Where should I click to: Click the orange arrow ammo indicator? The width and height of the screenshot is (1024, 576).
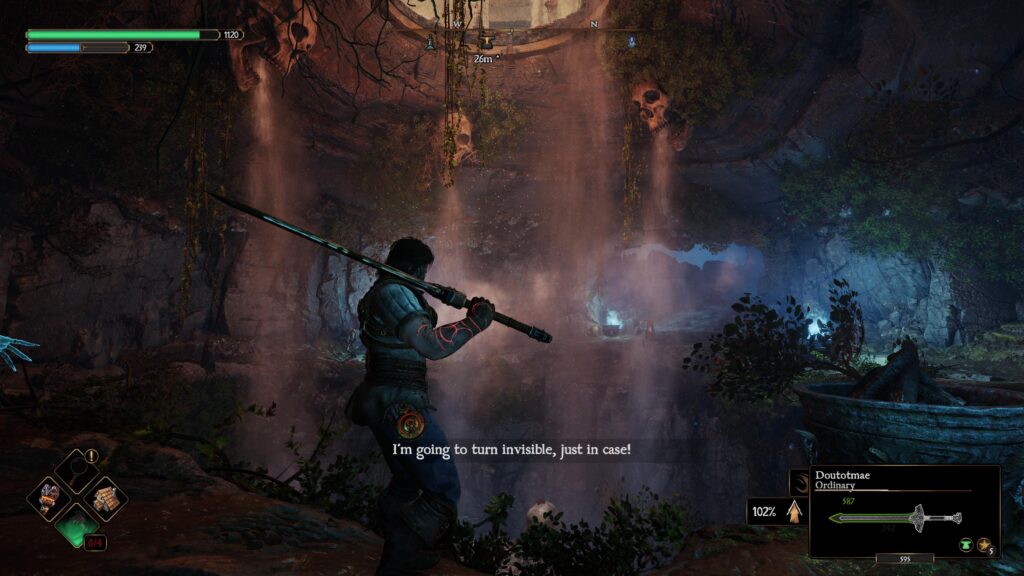(796, 512)
